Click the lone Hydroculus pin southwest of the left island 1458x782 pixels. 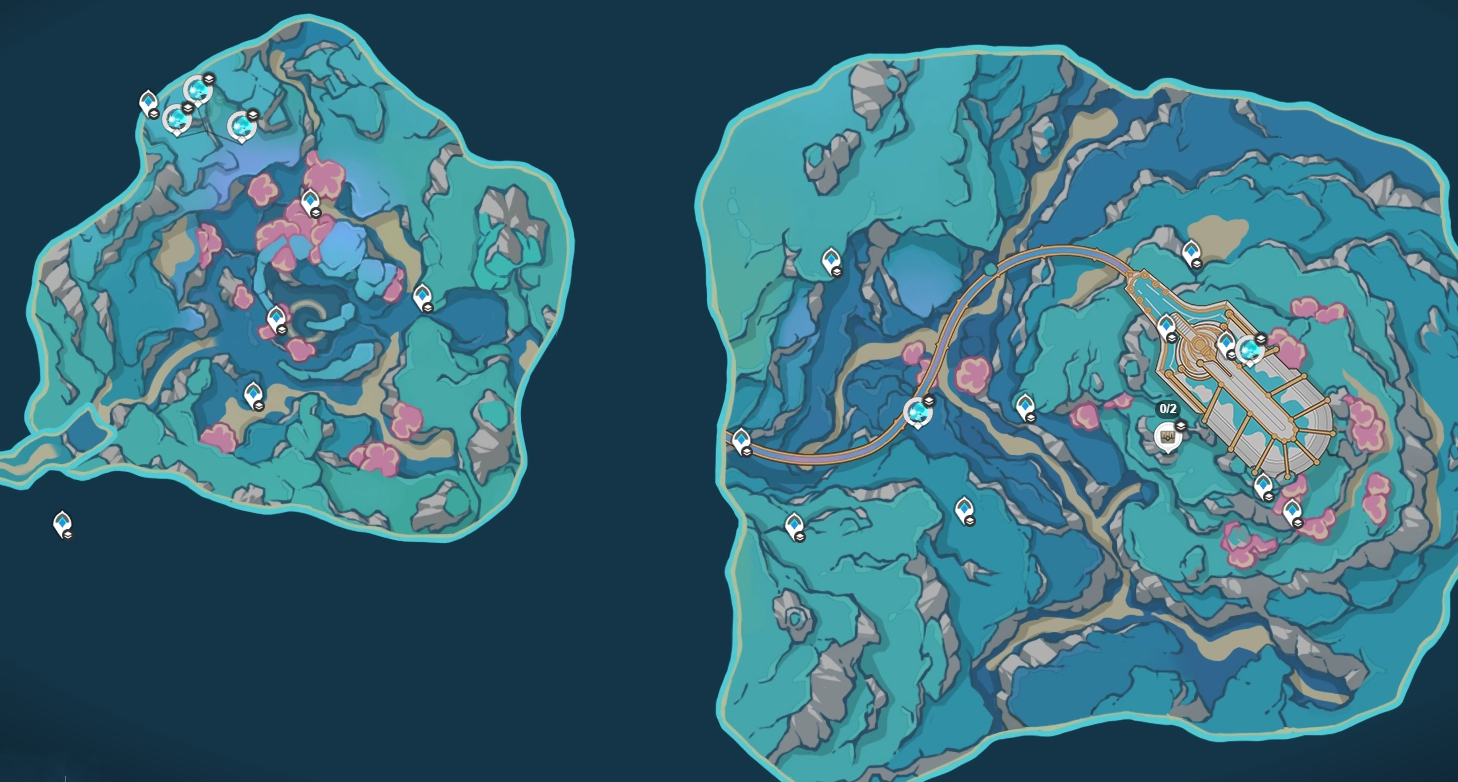tap(62, 520)
